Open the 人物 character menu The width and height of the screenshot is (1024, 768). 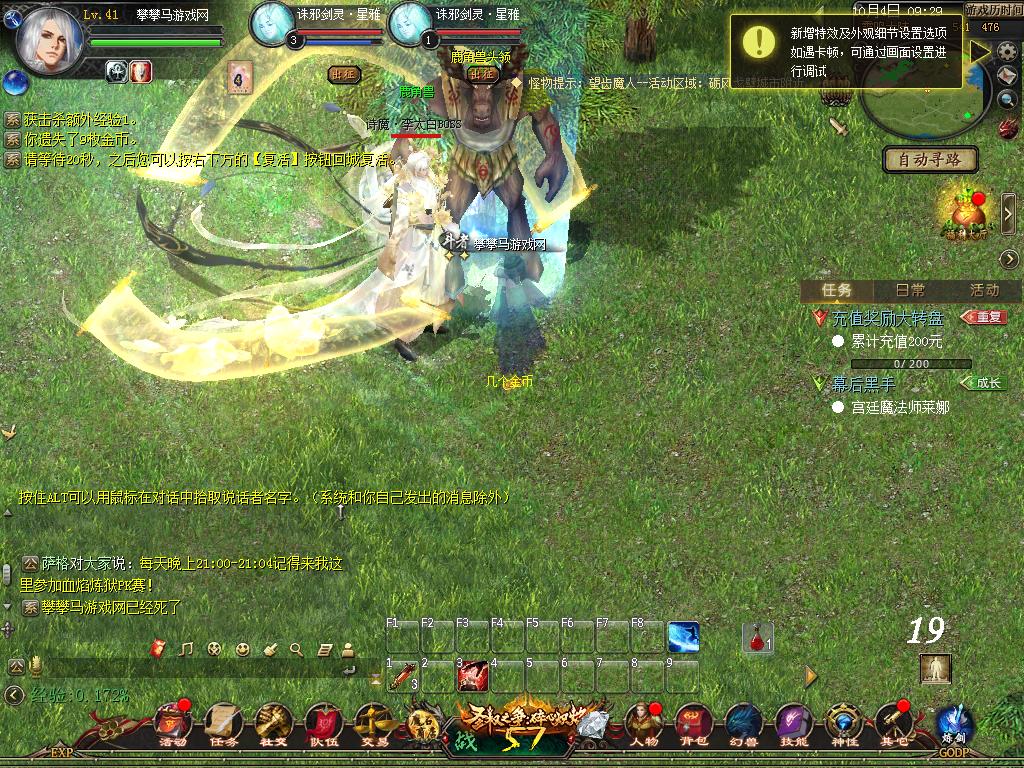point(643,722)
